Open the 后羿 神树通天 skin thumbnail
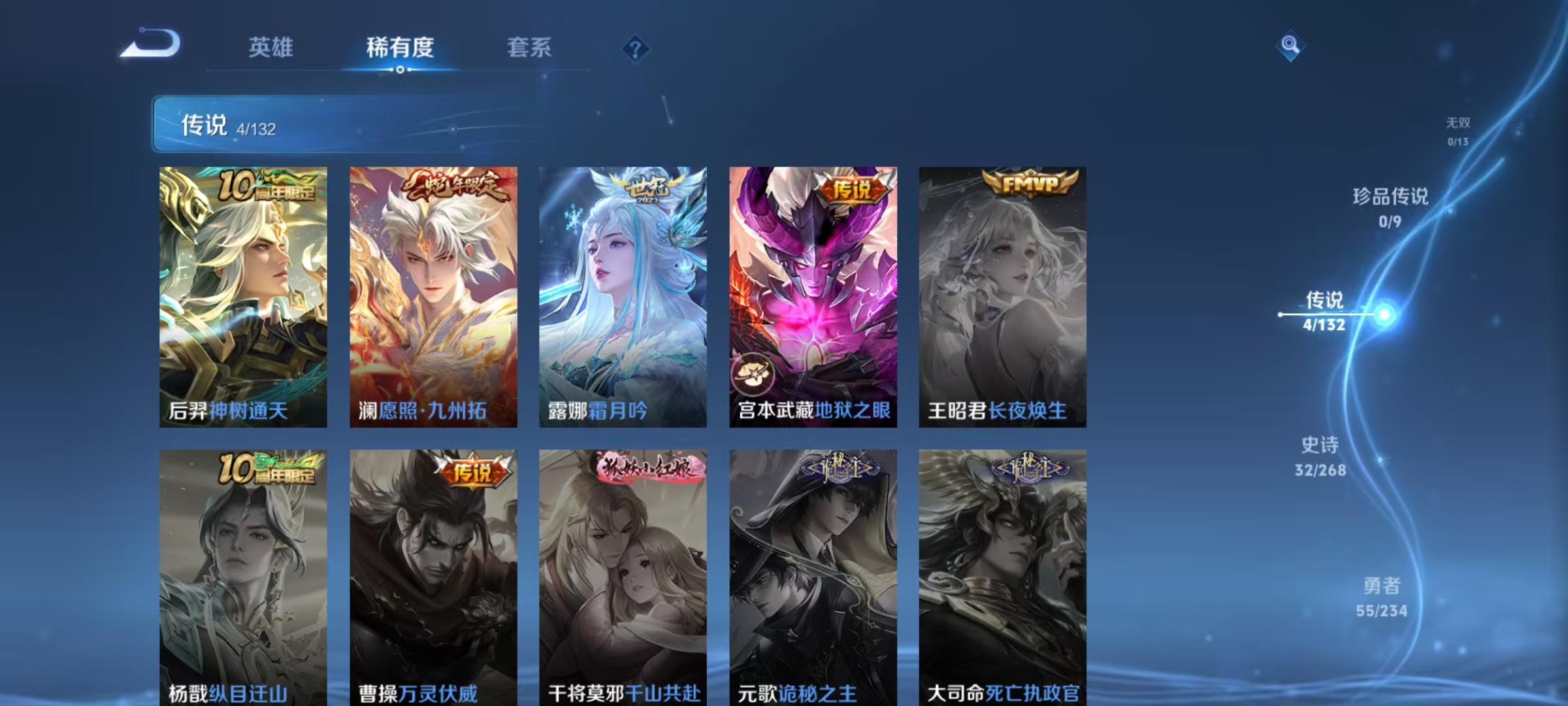This screenshot has height=706, width=1568. point(243,294)
